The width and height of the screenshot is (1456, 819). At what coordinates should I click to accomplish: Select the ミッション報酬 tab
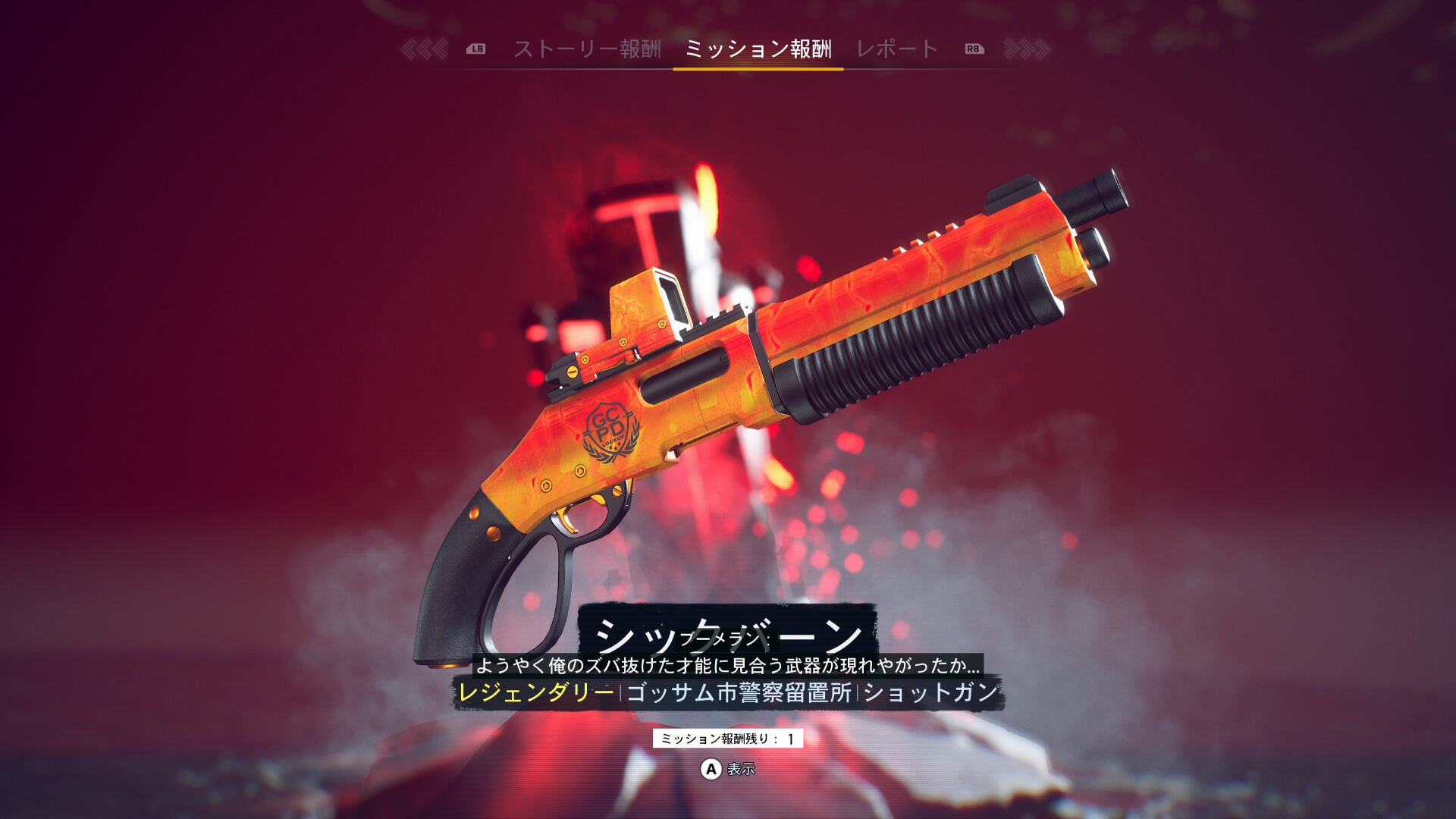pos(758,49)
